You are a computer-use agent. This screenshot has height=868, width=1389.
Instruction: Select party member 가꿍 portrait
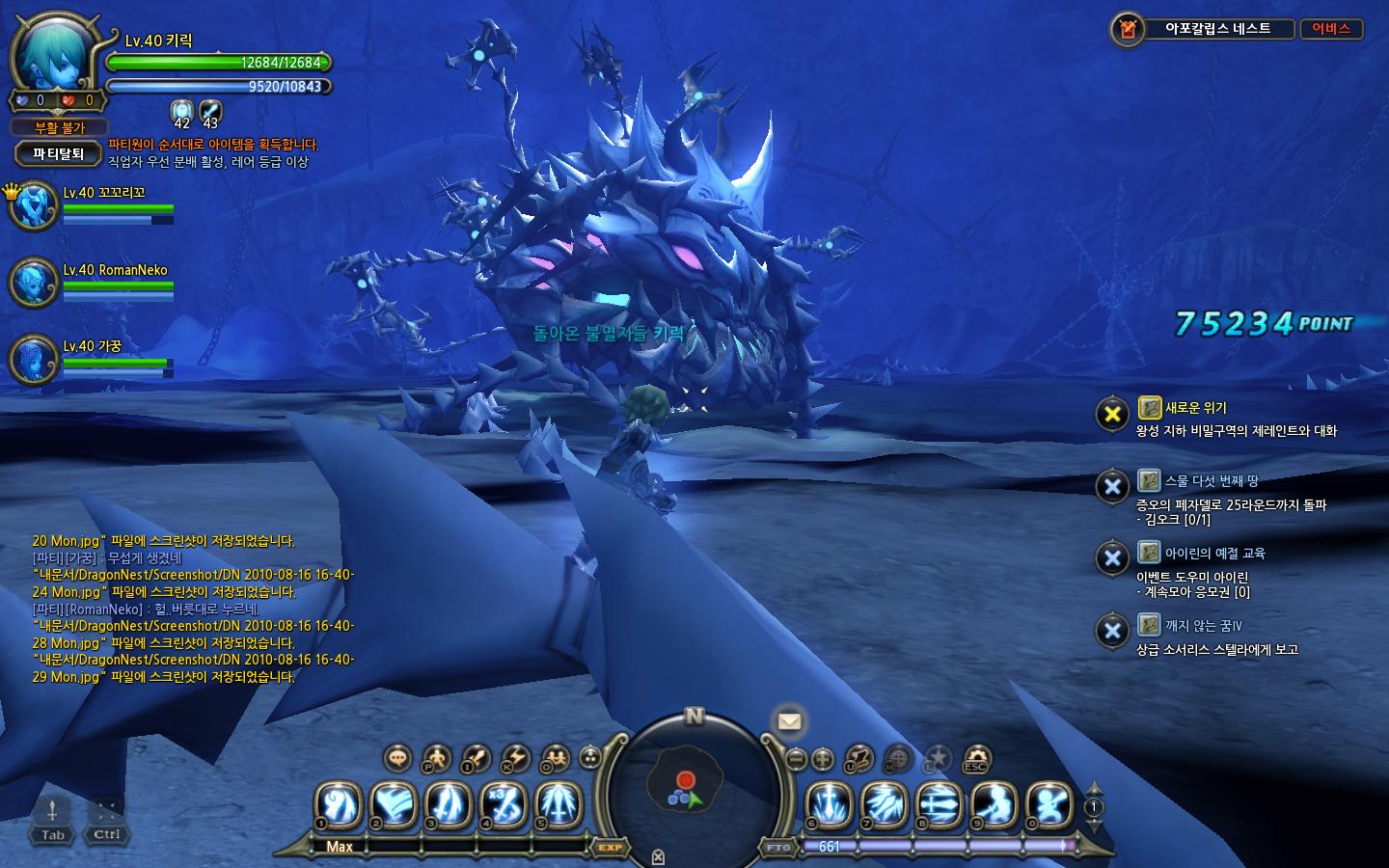pos(34,359)
